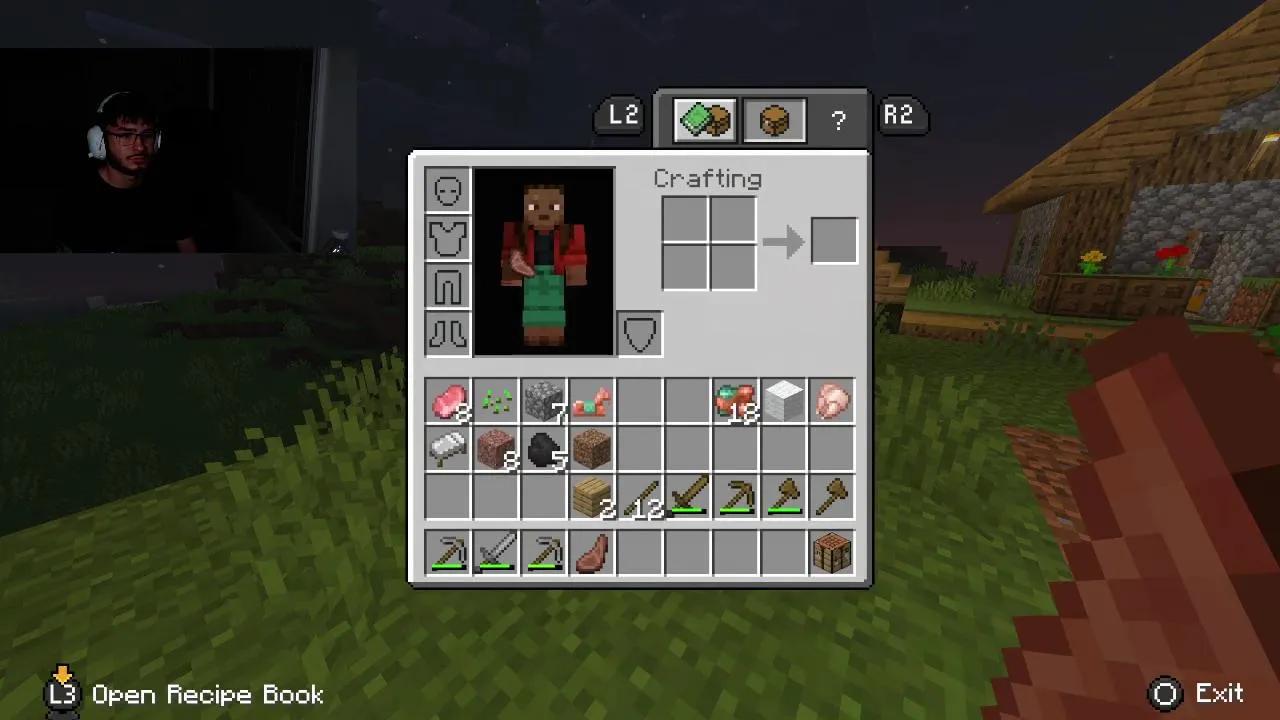The image size is (1280, 720).
Task: Select the stone sword in the hotbar
Action: (x=496, y=553)
